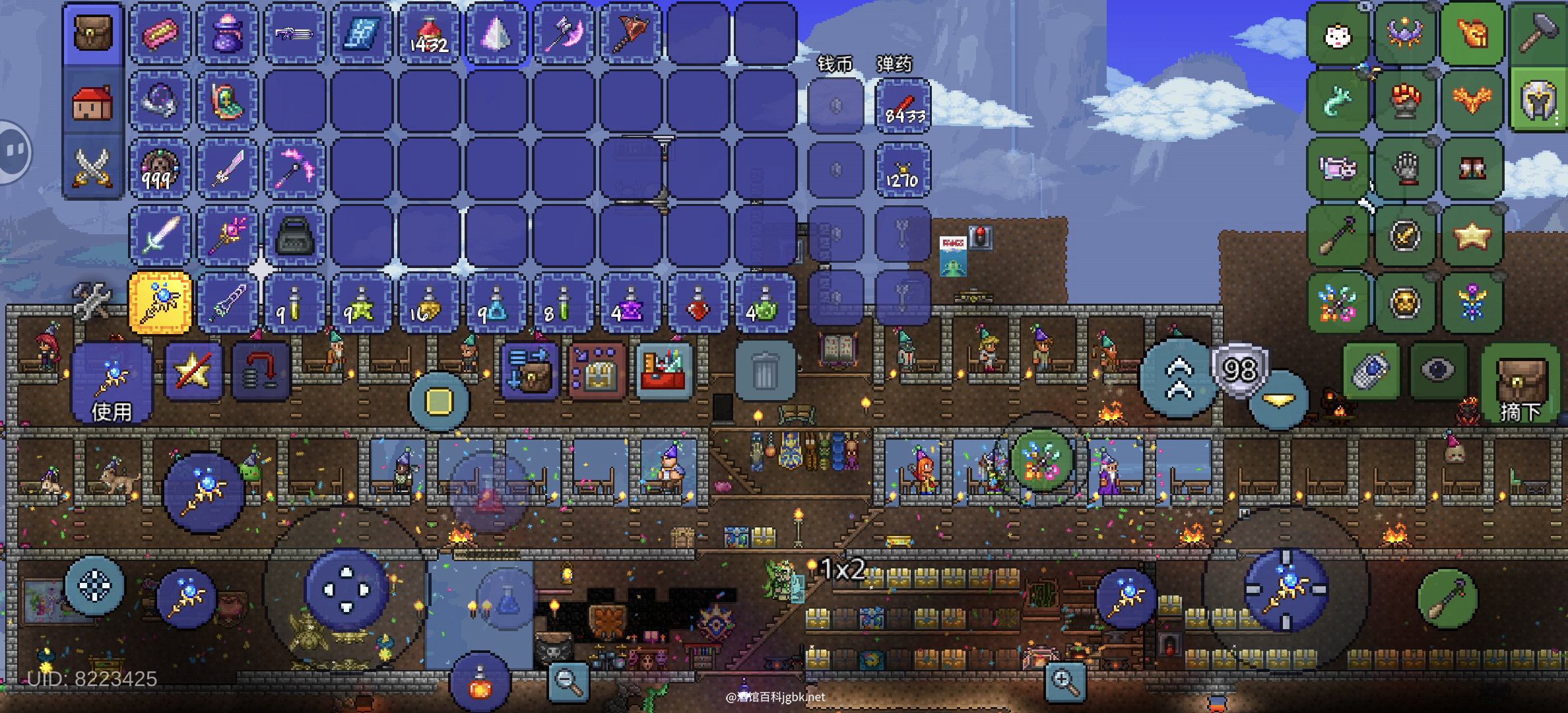This screenshot has height=713, width=1568.
Task: Toggle the favorite star button
Action: click(193, 372)
